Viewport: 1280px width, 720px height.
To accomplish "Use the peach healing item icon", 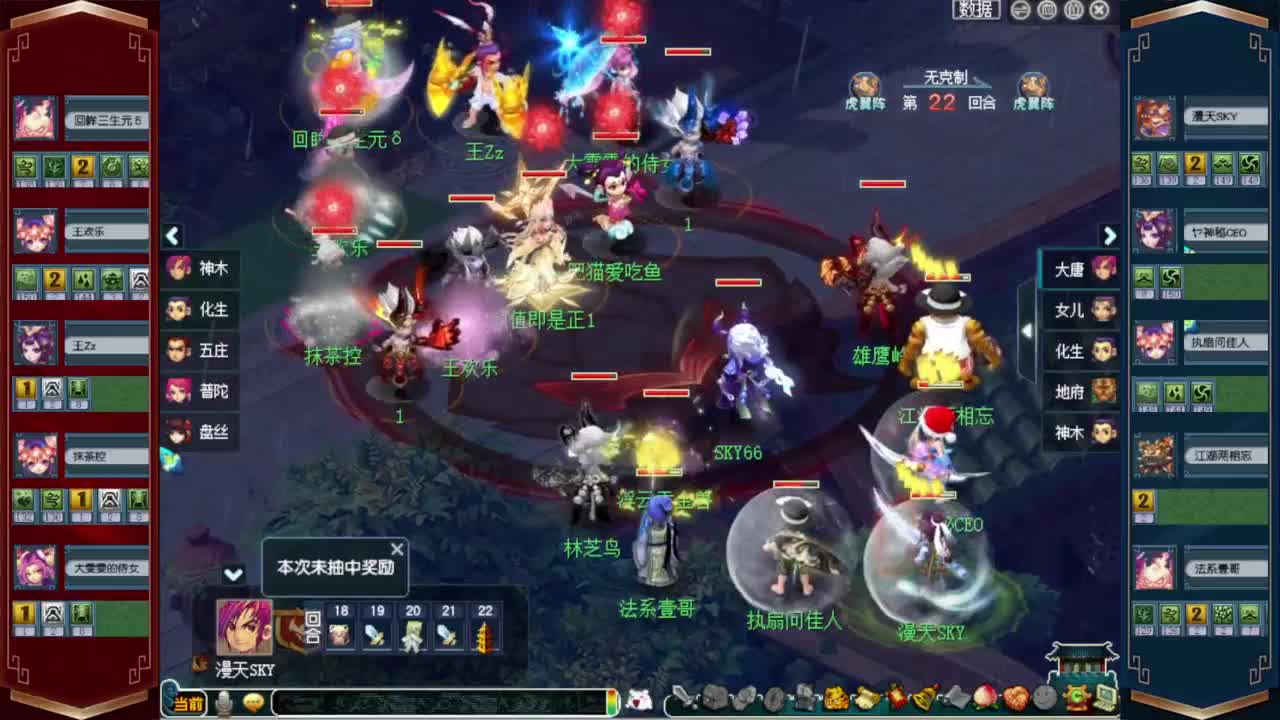I will click(983, 699).
